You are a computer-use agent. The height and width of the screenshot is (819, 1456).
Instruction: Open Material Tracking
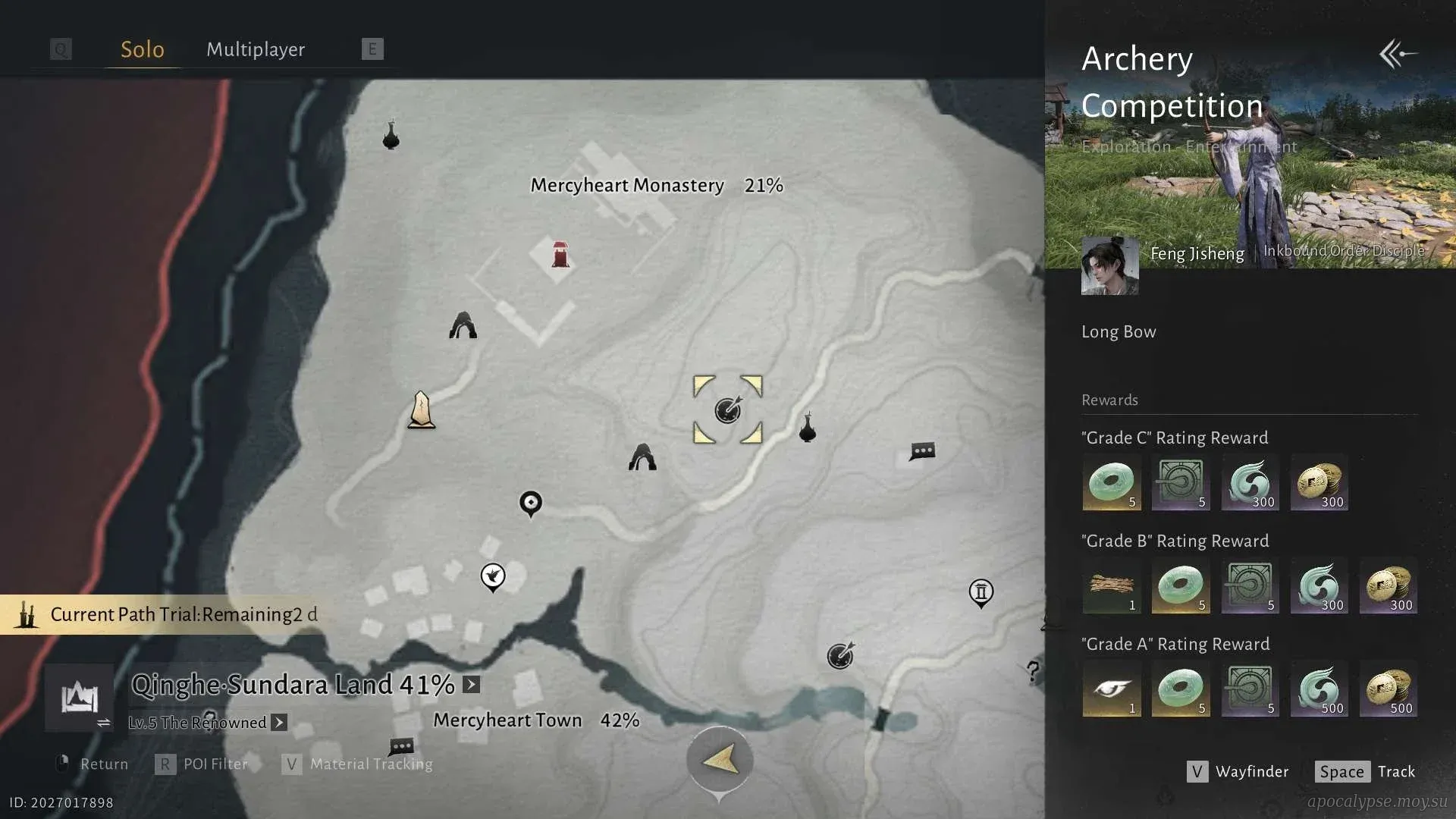coord(358,764)
